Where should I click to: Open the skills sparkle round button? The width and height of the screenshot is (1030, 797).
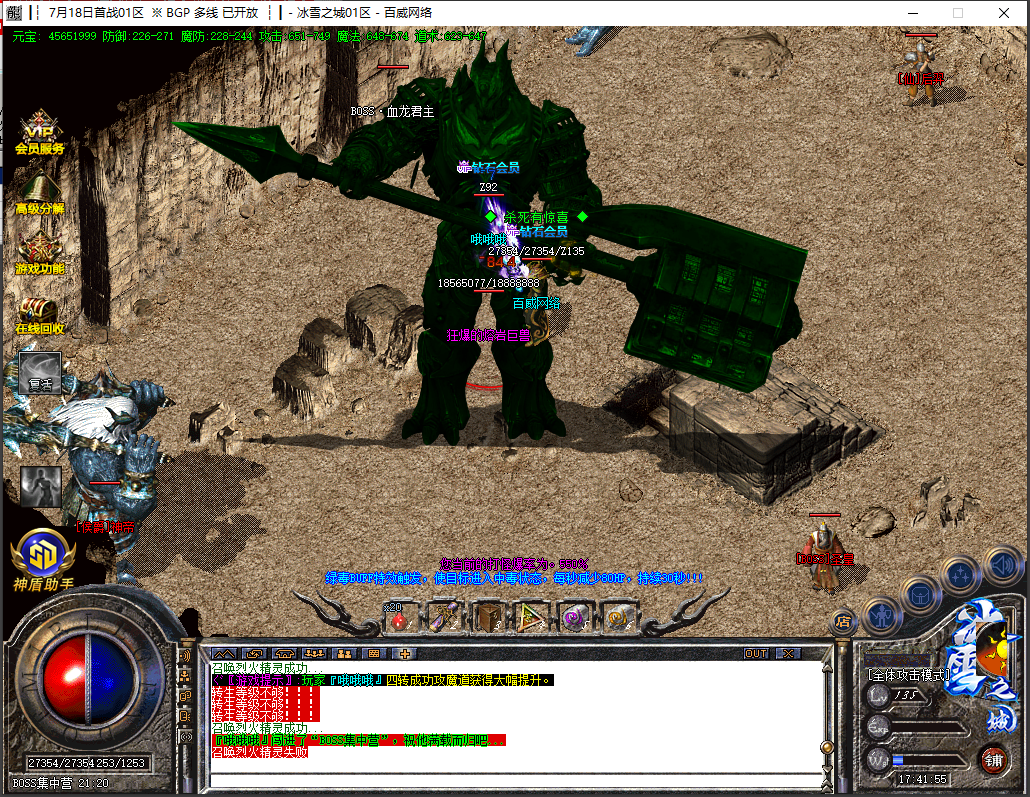pyautogui.click(x=960, y=574)
